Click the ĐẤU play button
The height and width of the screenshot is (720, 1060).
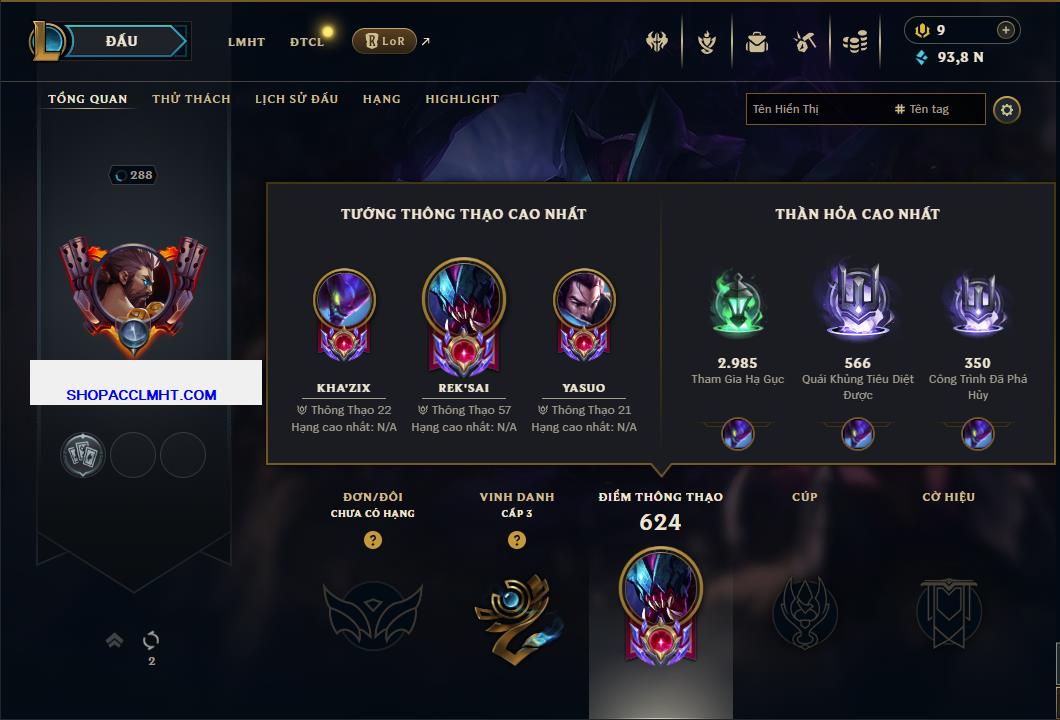click(x=122, y=41)
